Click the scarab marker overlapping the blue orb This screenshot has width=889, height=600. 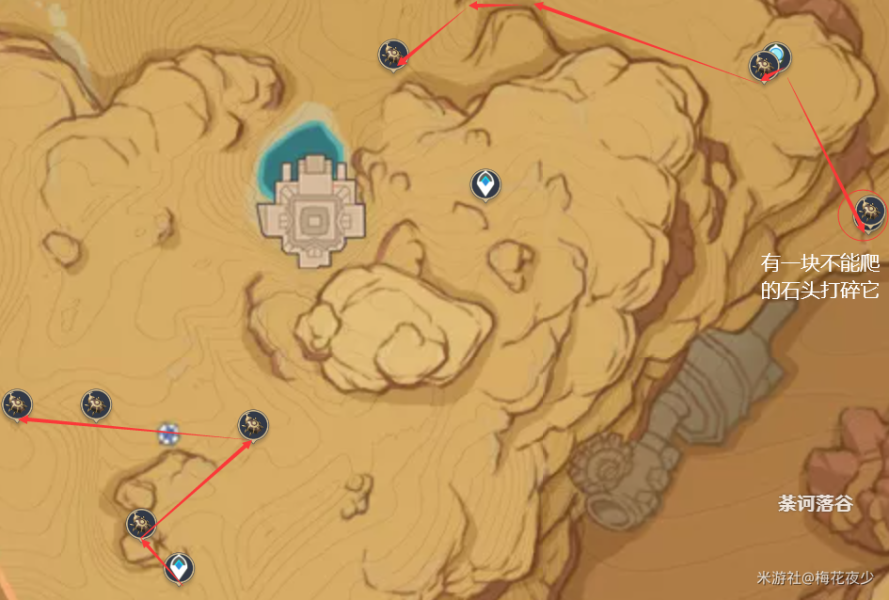pyautogui.click(x=764, y=66)
